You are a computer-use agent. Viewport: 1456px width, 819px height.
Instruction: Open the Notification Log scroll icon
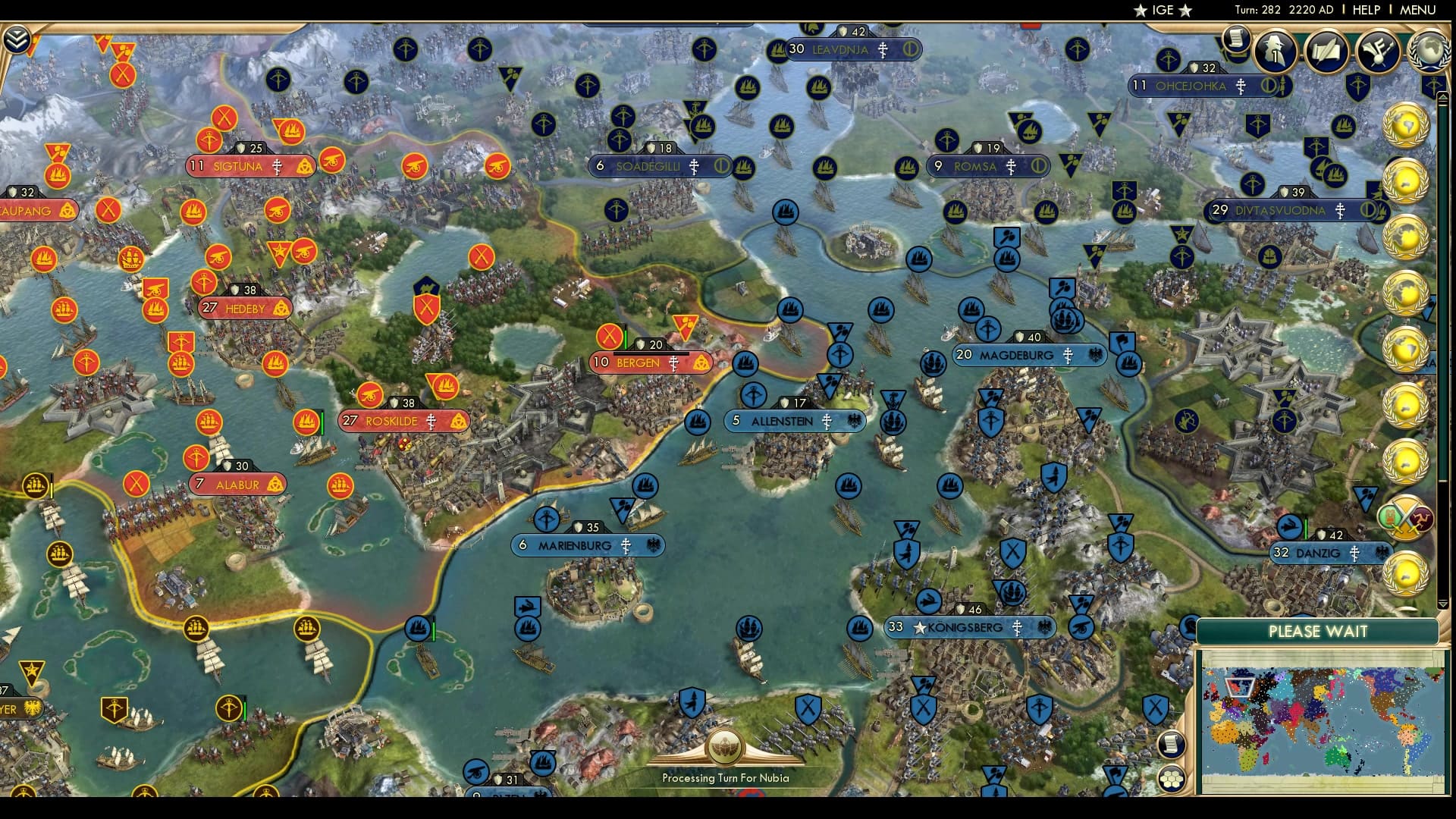[x=1238, y=39]
